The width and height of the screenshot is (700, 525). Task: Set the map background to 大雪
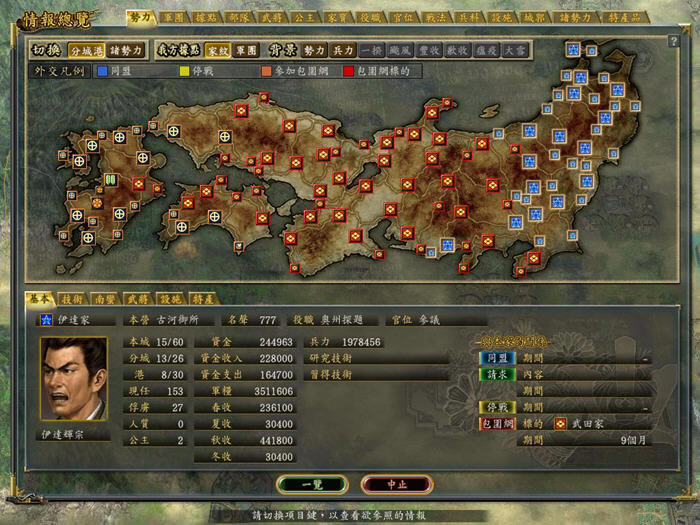[x=516, y=49]
